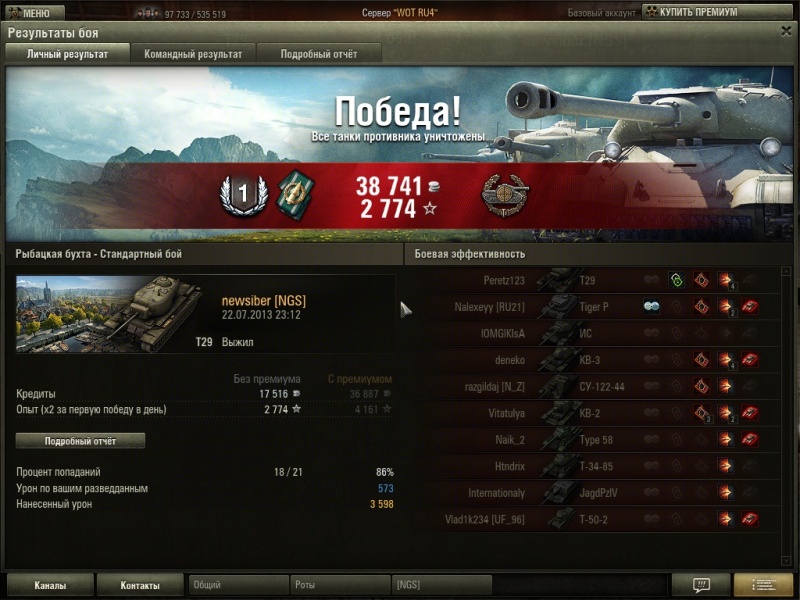The width and height of the screenshot is (800, 600).
Task: Close the battle results window
Action: 785,31
